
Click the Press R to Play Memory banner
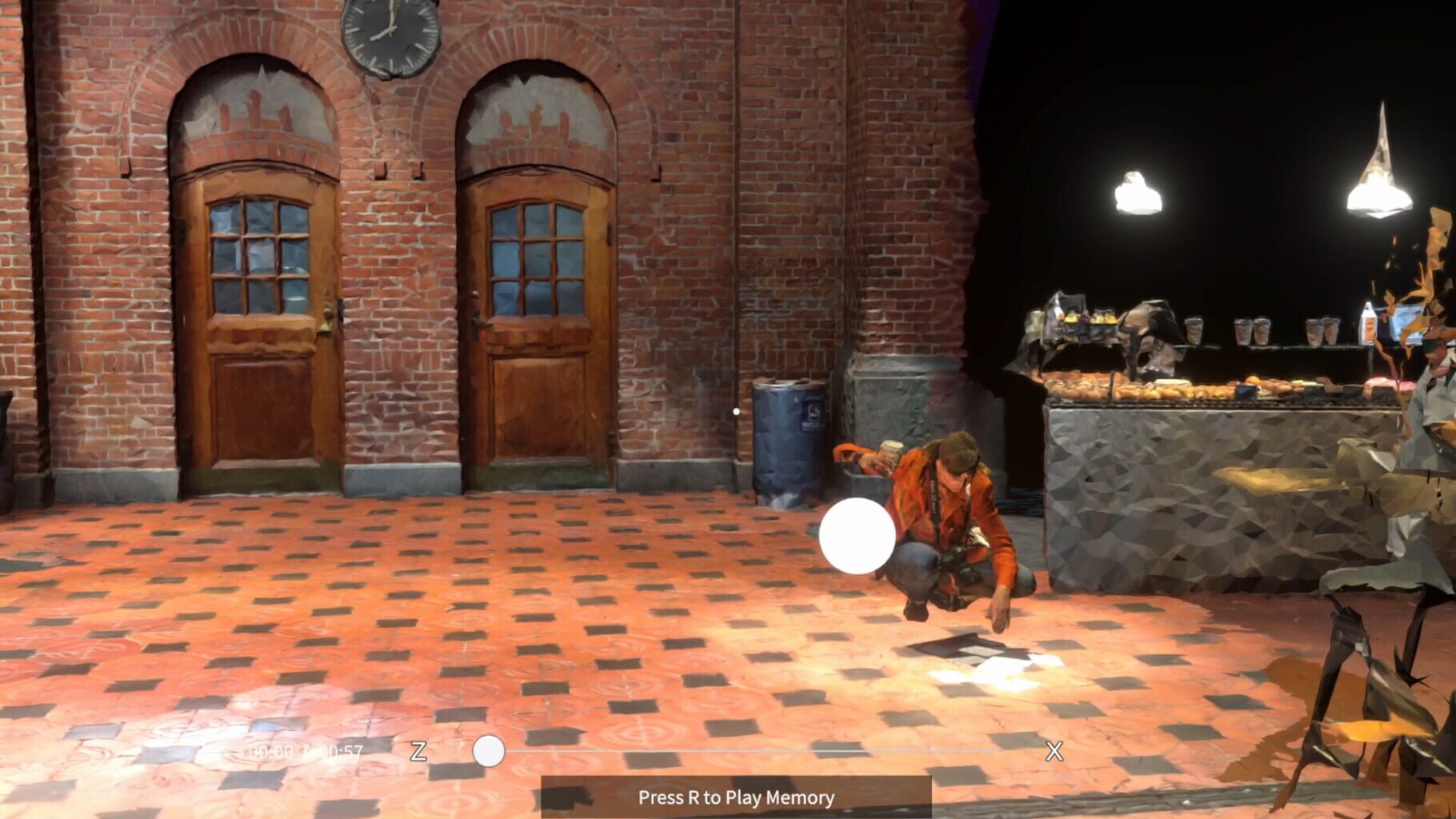pos(735,797)
